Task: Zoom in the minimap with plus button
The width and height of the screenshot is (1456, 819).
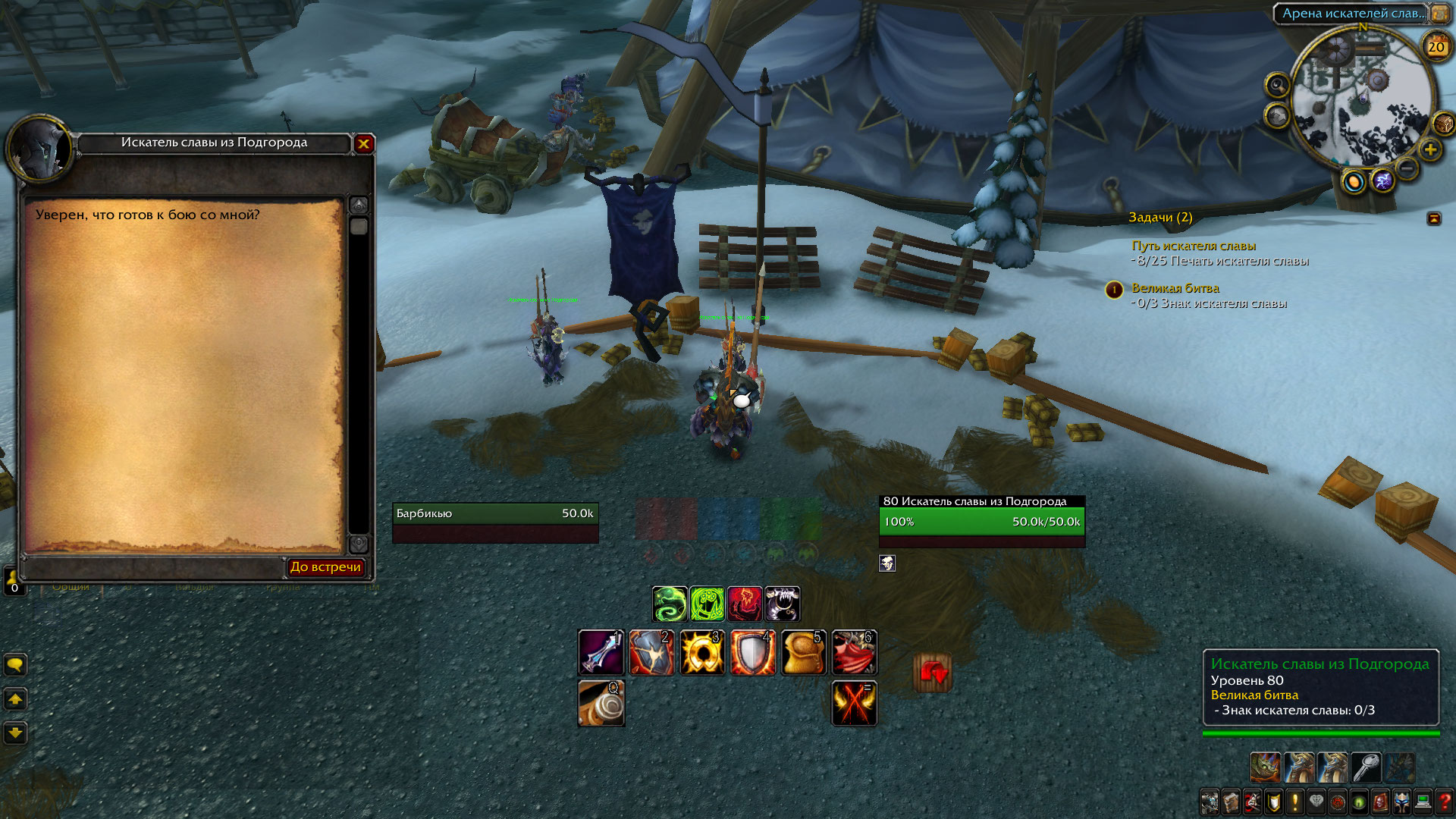Action: click(x=1430, y=149)
